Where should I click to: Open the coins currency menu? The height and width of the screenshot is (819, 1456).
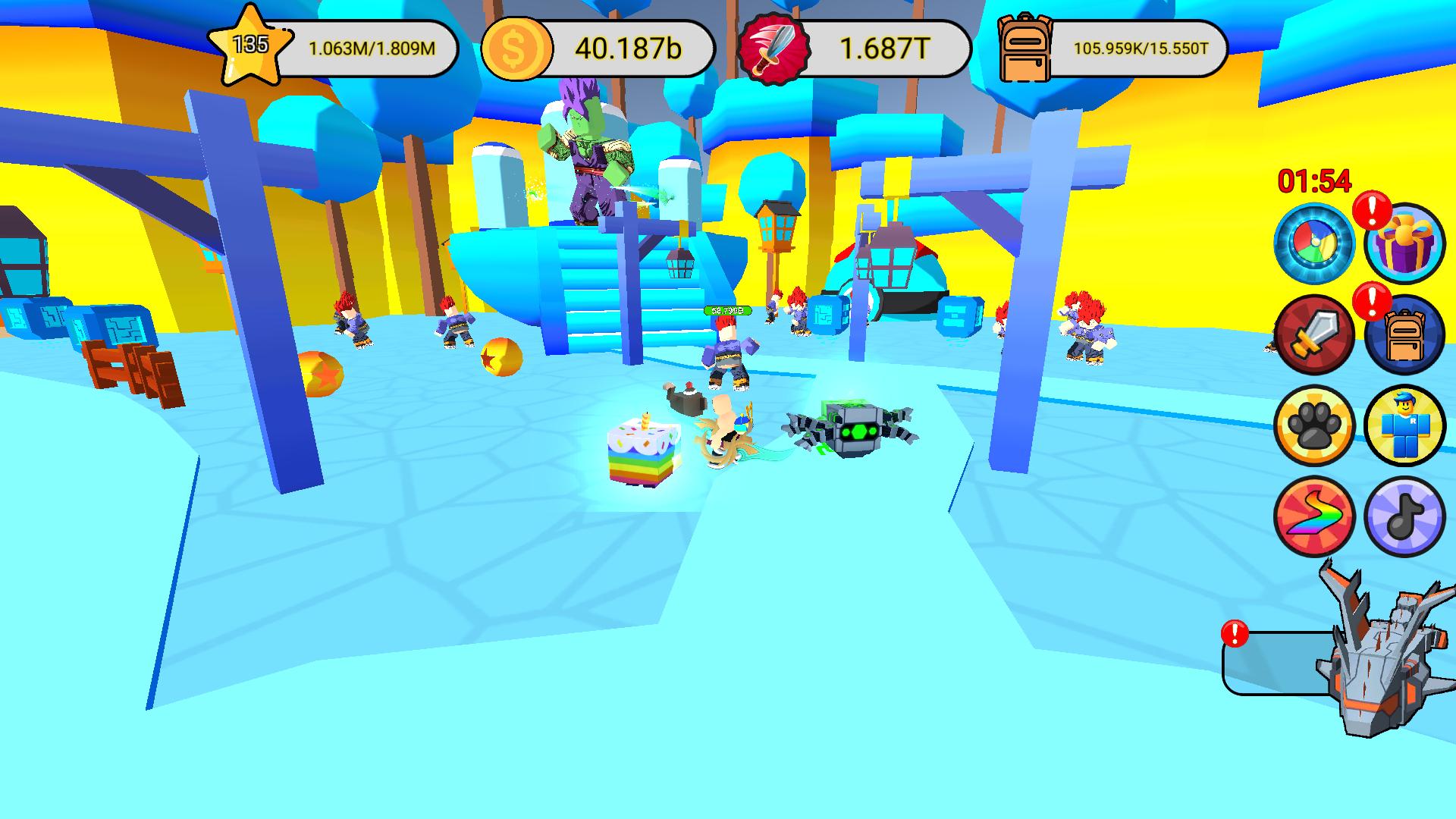pos(519,48)
